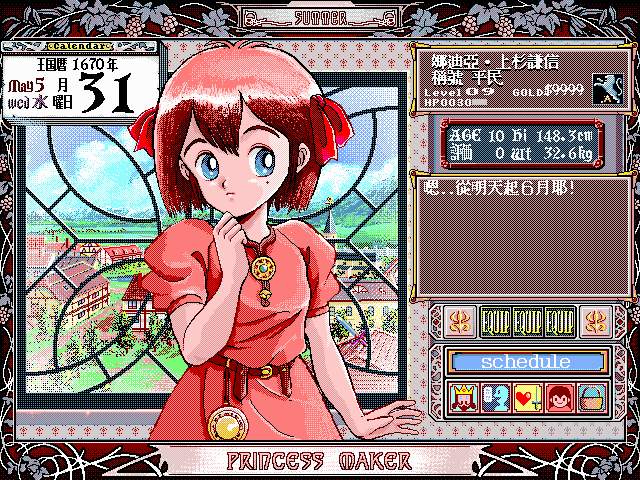
Task: Choose the blue talking silhouette icon
Action: [x=495, y=396]
